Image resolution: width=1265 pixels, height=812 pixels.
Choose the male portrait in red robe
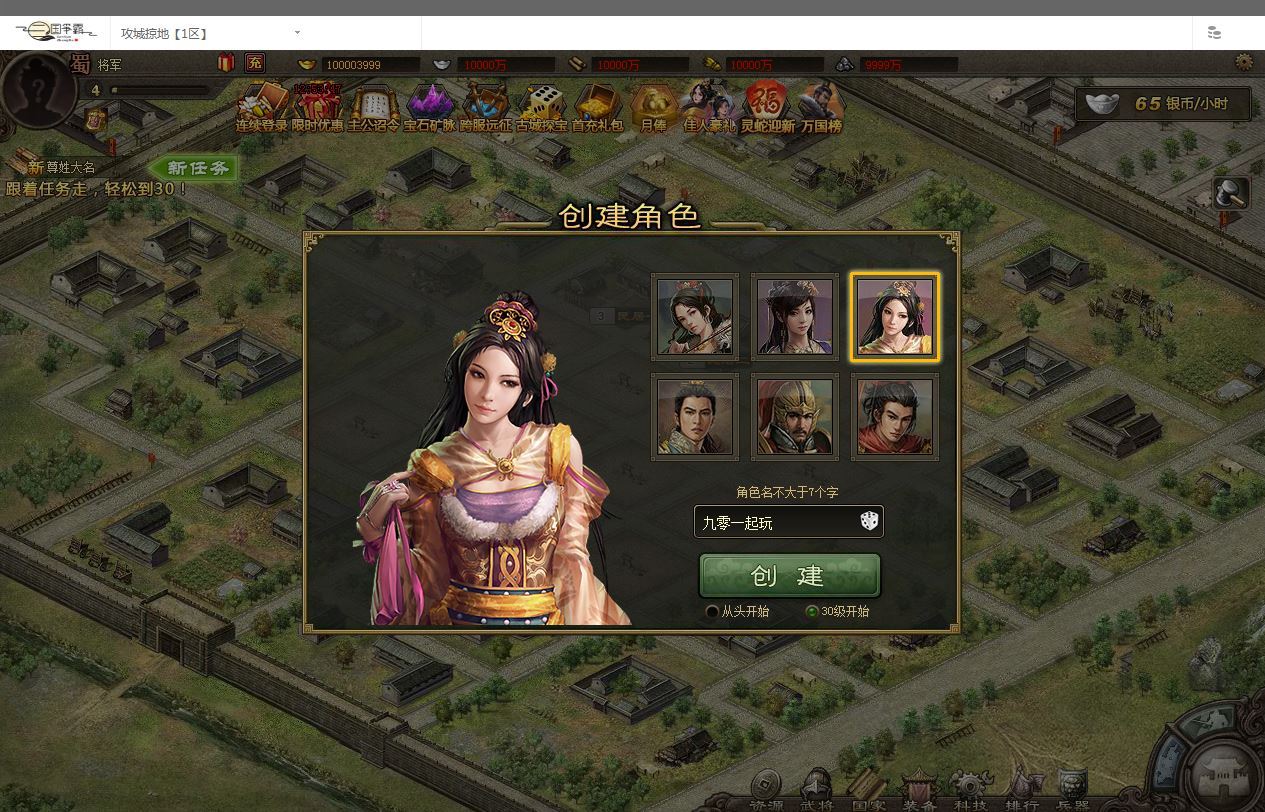[x=895, y=416]
